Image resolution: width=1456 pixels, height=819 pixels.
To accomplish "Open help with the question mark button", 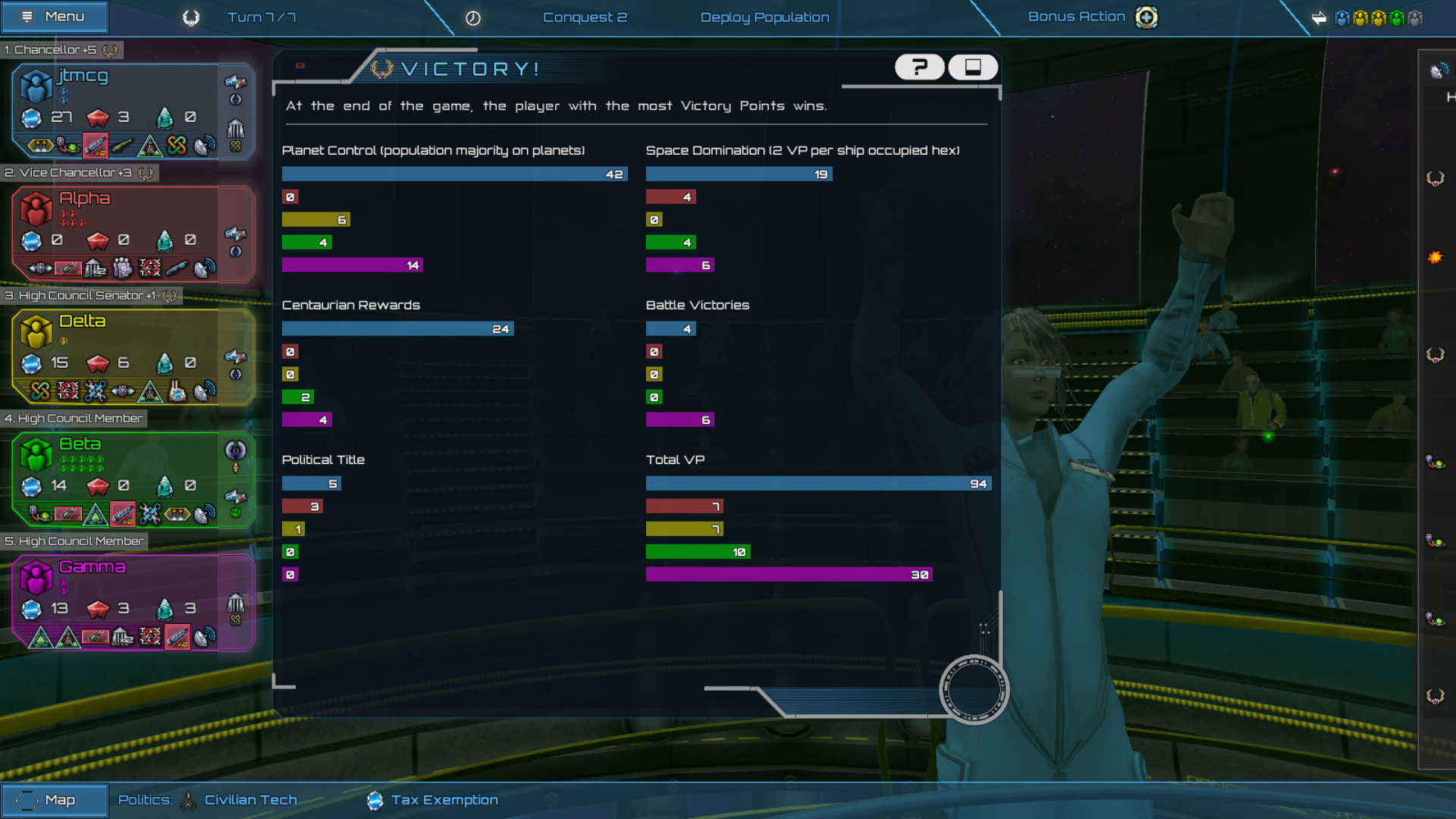I will tap(919, 67).
